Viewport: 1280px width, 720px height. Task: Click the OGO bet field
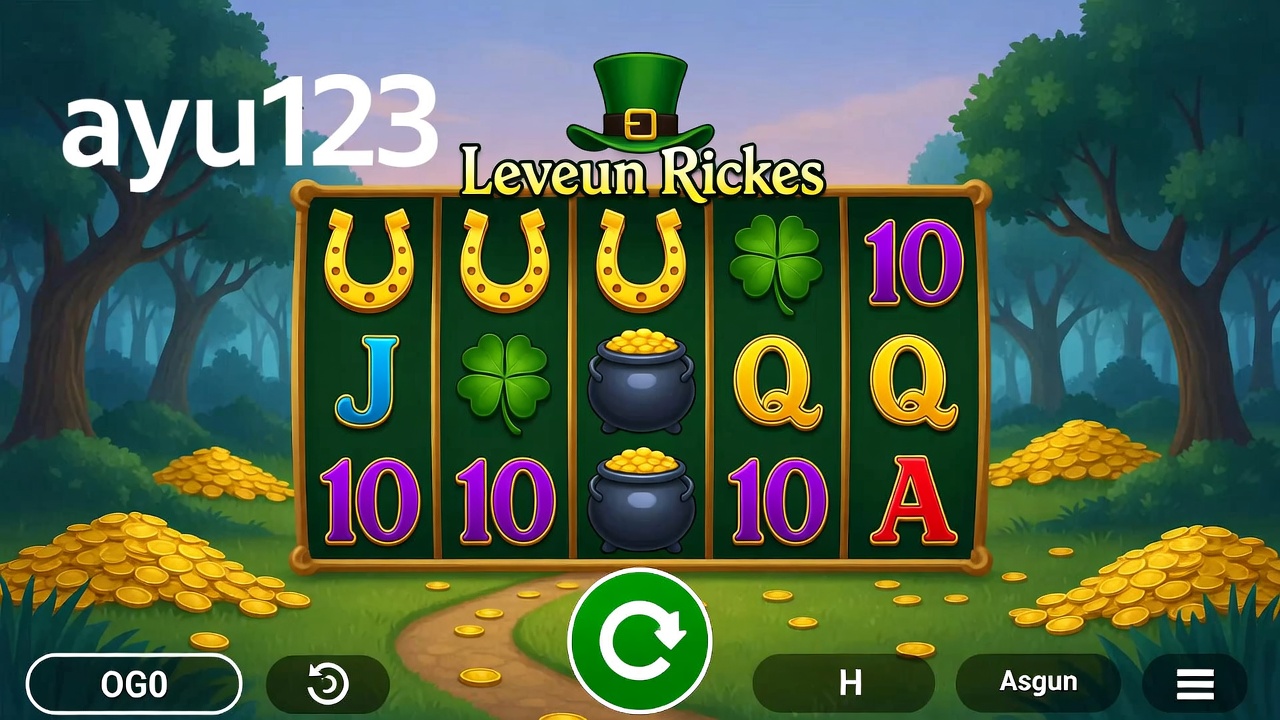(134, 684)
